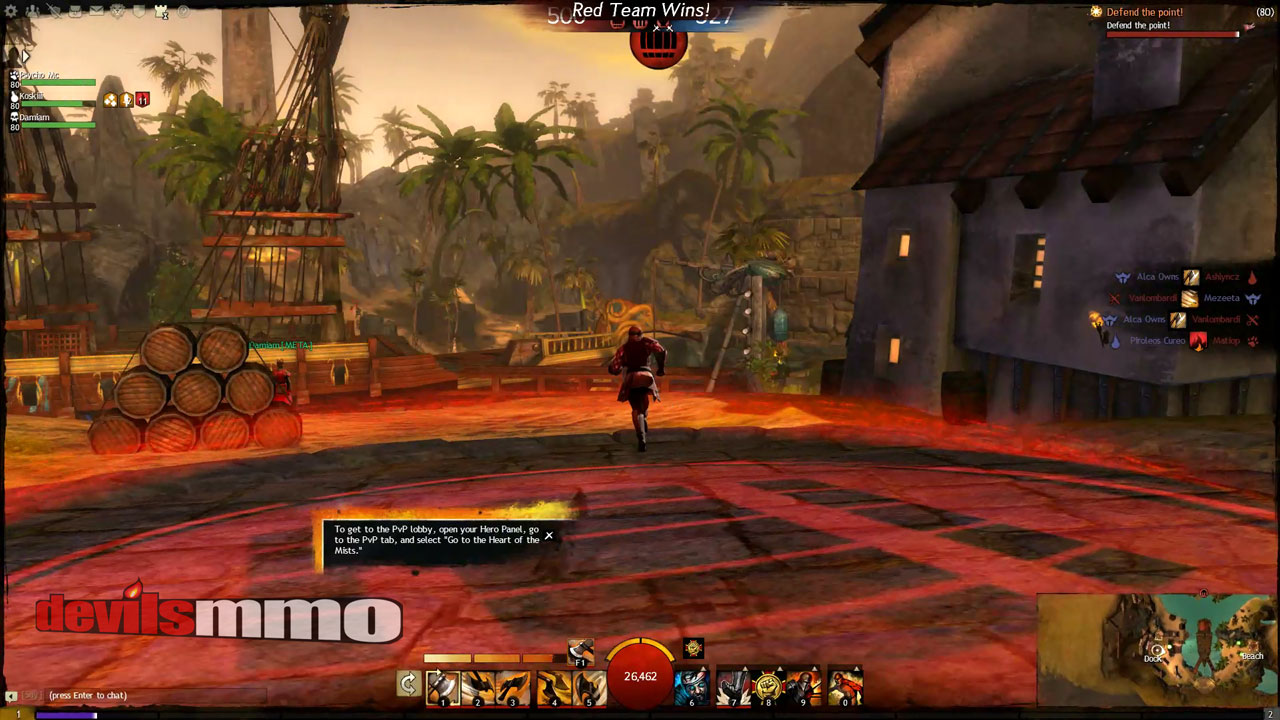Open the WvW tower icon
This screenshot has width=1280, height=720.
click(x=161, y=12)
